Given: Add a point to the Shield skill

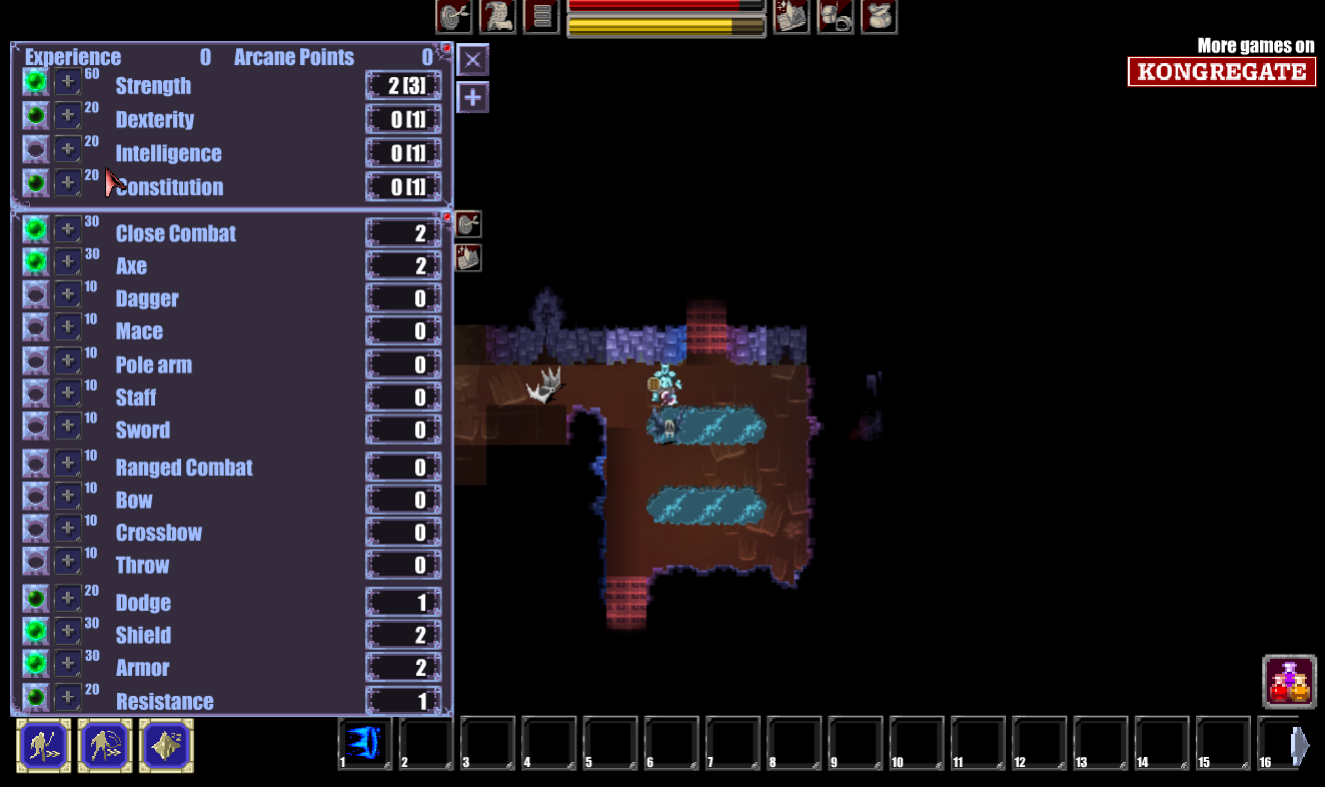Looking at the screenshot, I should [67, 632].
